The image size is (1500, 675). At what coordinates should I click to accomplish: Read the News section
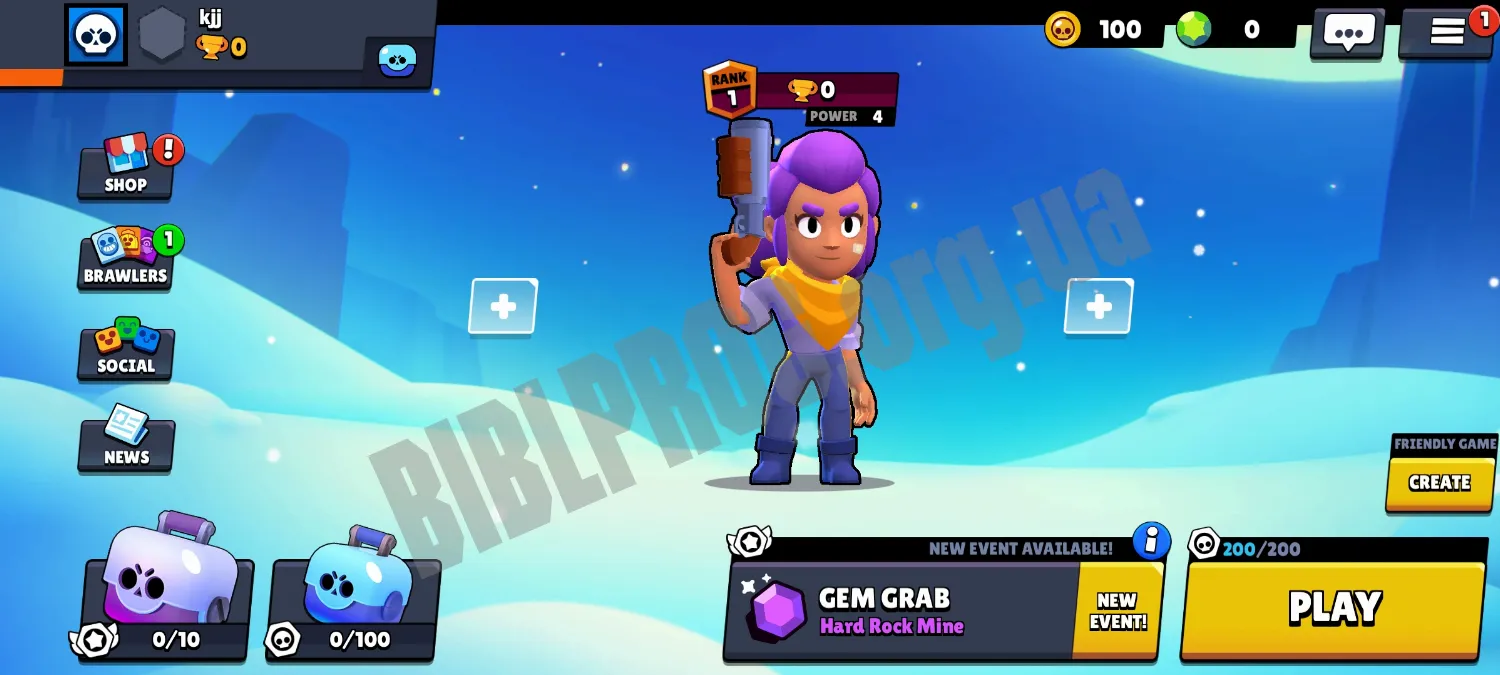tap(126, 441)
